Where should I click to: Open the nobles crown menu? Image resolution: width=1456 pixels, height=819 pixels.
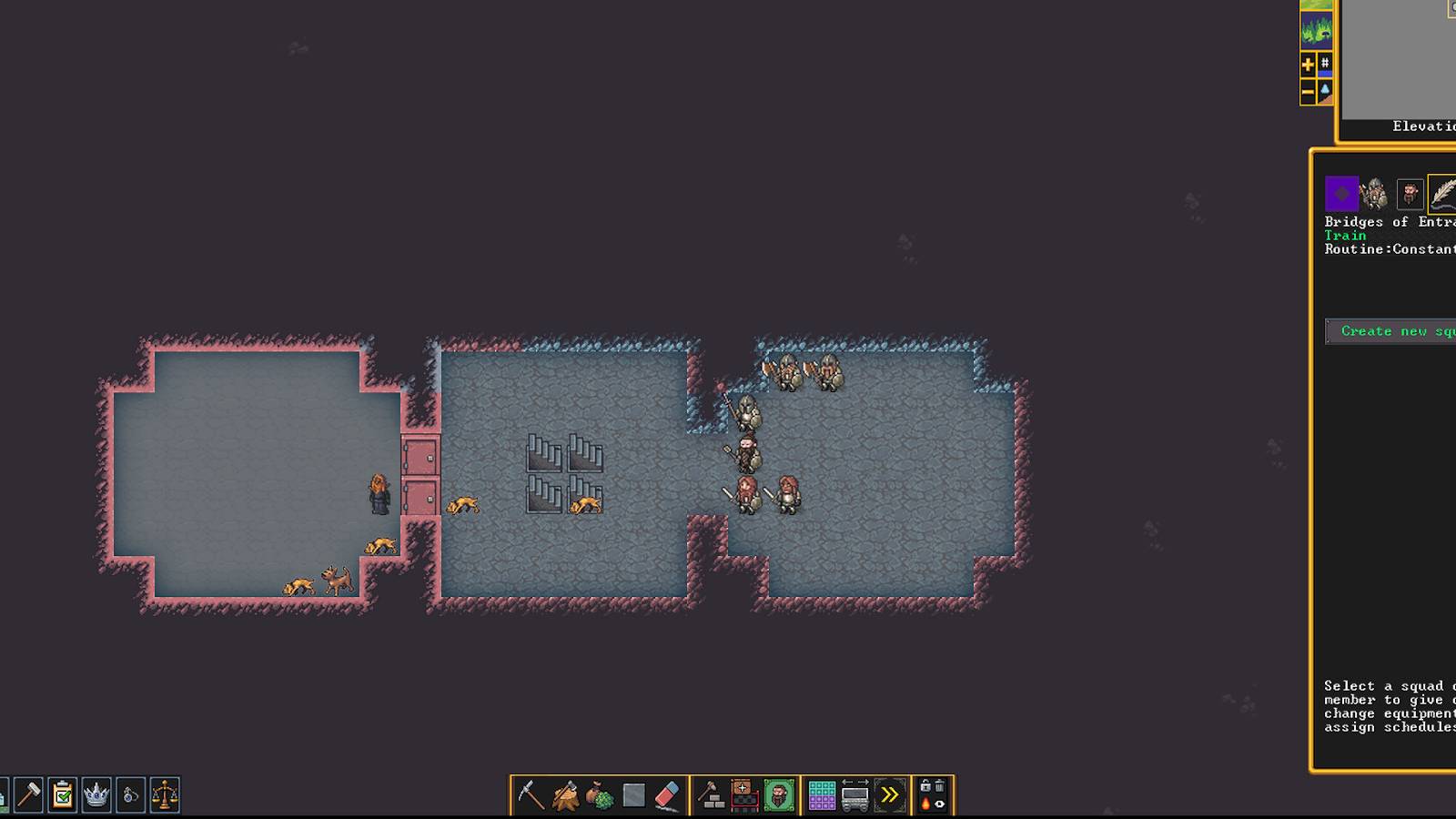(x=94, y=794)
